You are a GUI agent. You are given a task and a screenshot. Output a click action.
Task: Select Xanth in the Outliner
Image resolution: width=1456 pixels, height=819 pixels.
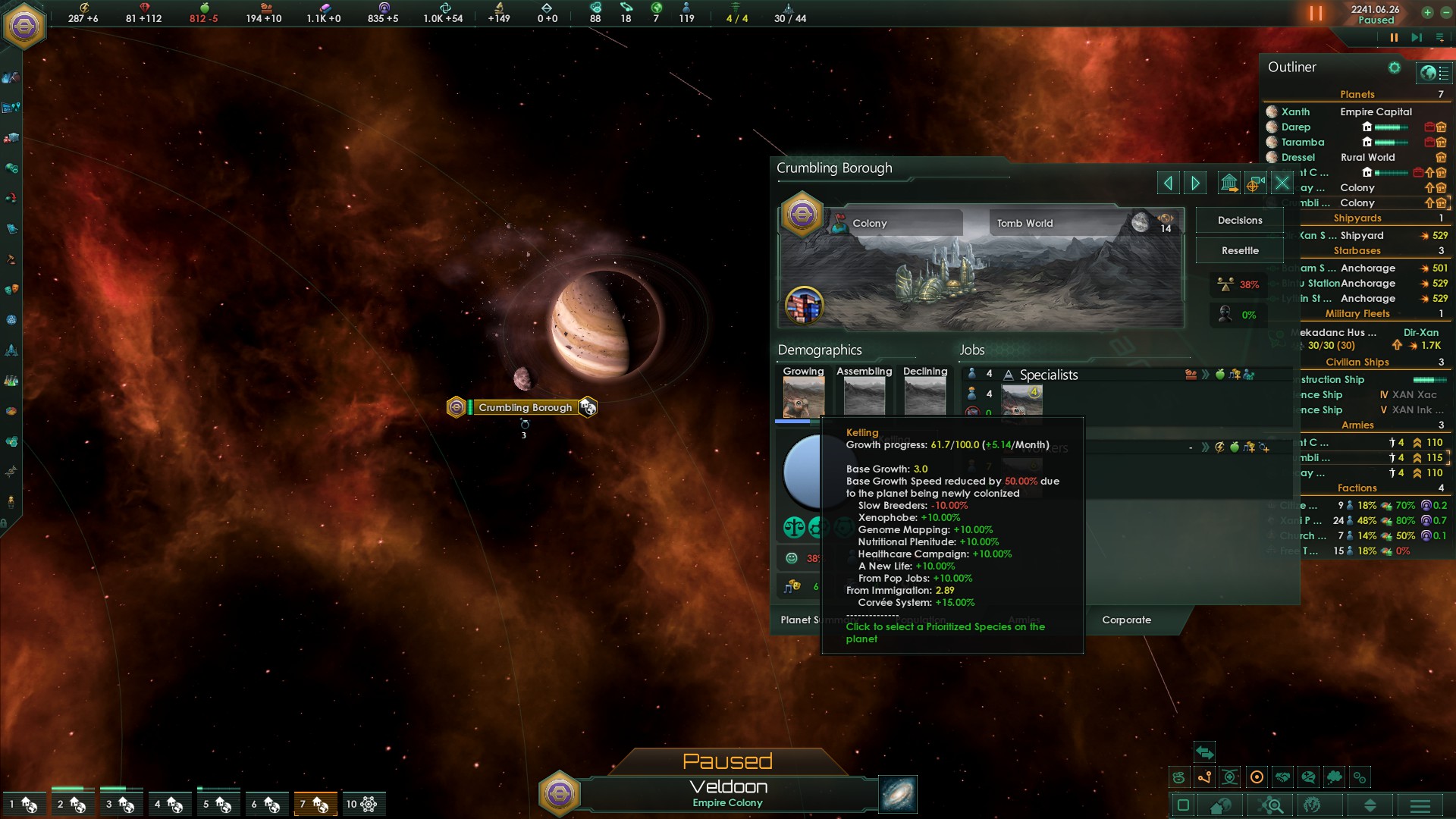coord(1295,111)
